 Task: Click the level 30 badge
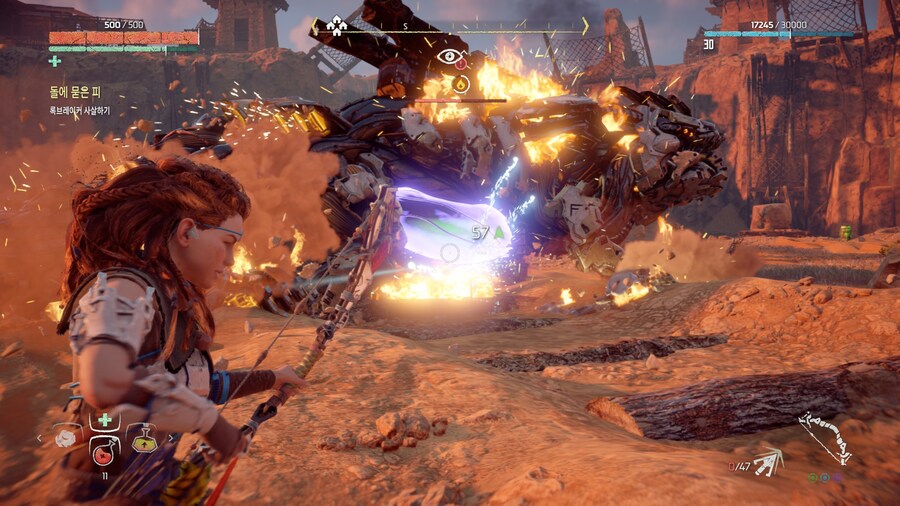click(709, 45)
